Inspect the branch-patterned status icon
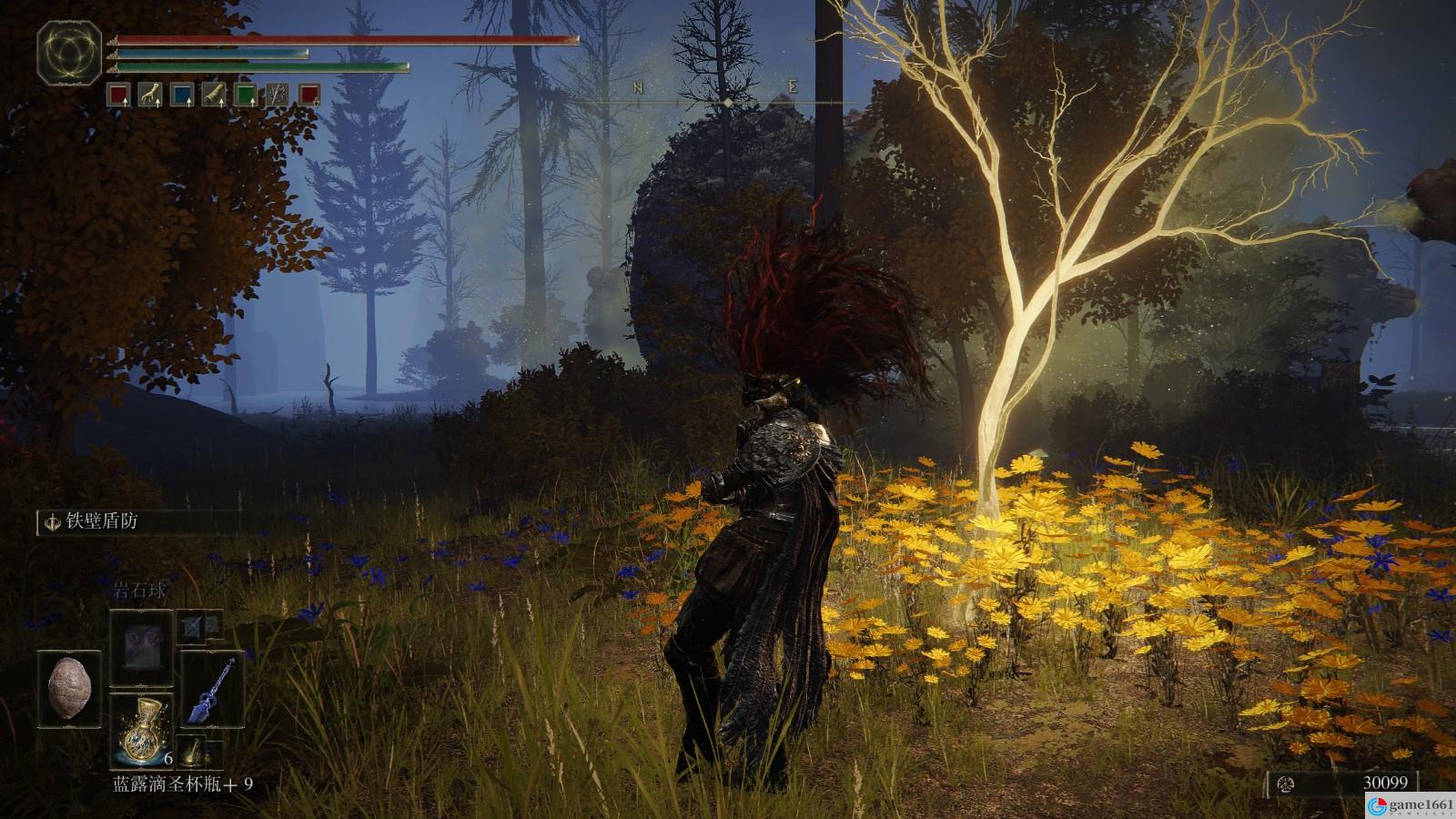 click(278, 93)
